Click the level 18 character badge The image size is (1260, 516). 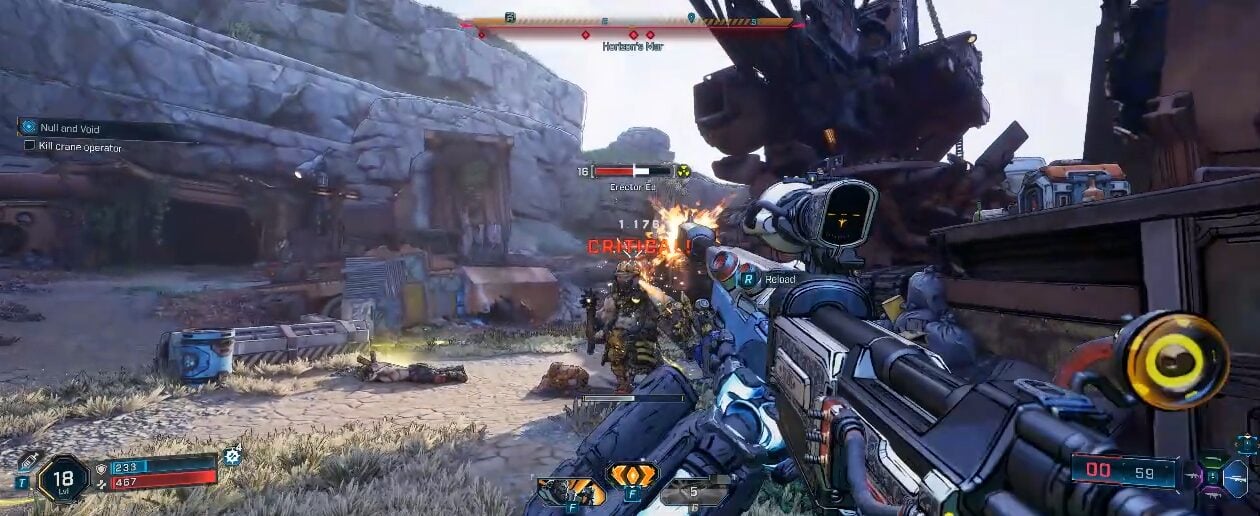point(63,477)
